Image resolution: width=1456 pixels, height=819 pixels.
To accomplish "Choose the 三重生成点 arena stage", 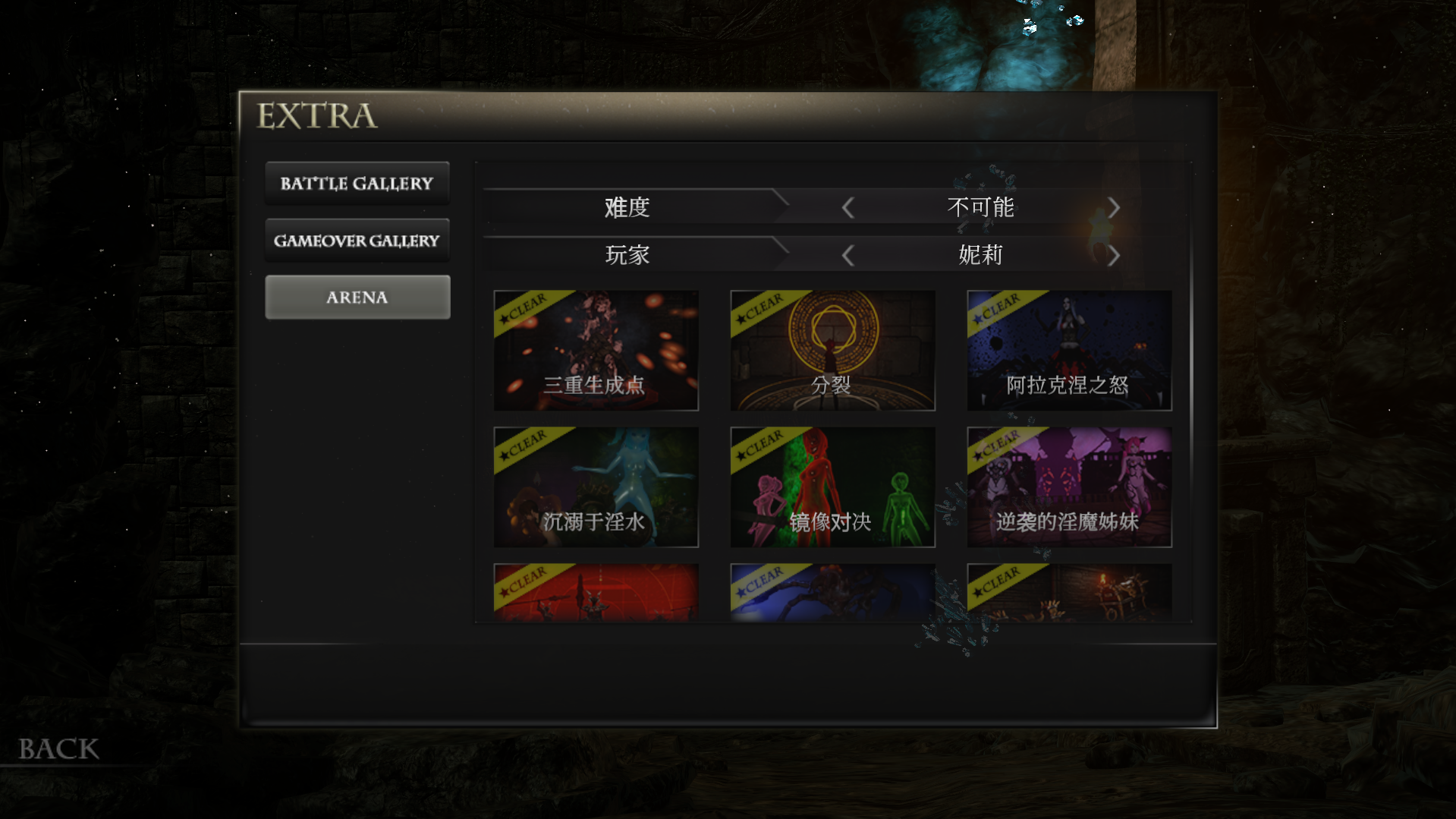I will (596, 351).
